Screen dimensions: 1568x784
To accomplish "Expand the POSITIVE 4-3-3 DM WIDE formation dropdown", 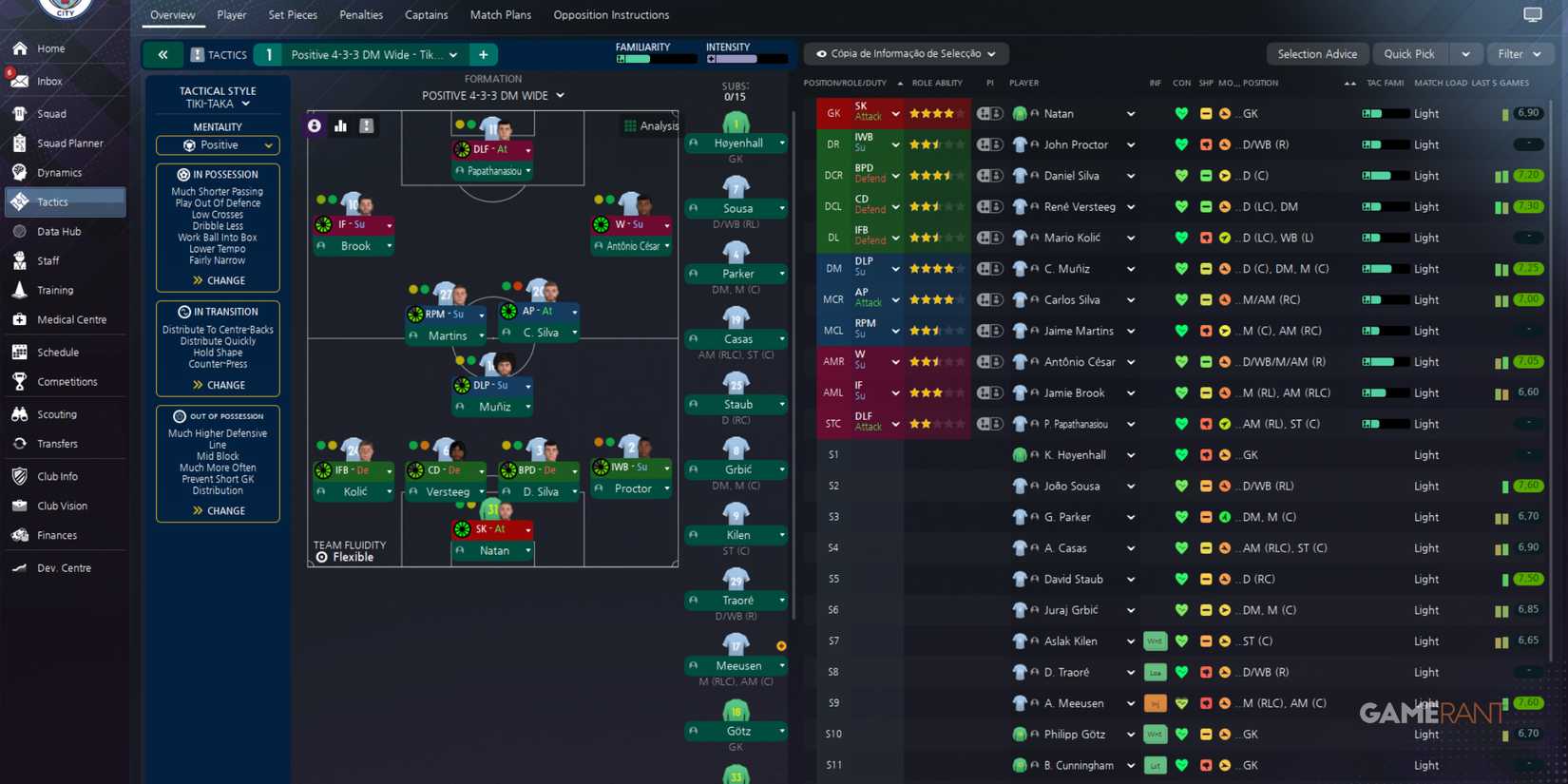I will point(492,95).
